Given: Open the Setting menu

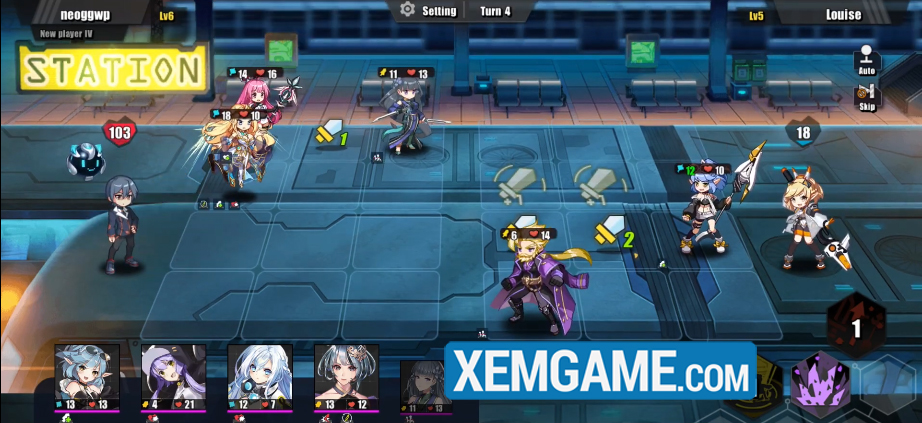Looking at the screenshot, I should [428, 11].
